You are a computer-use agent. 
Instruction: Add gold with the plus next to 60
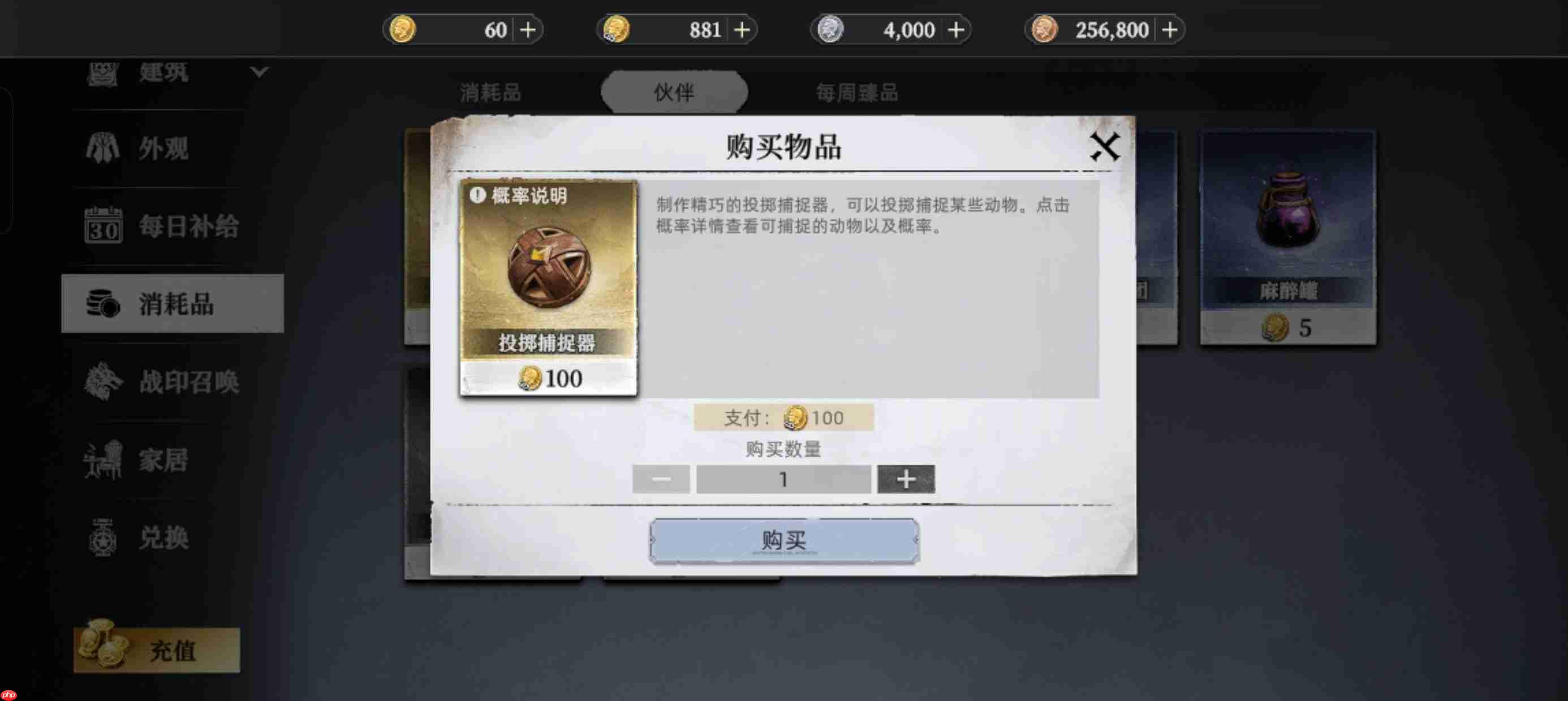(x=527, y=29)
